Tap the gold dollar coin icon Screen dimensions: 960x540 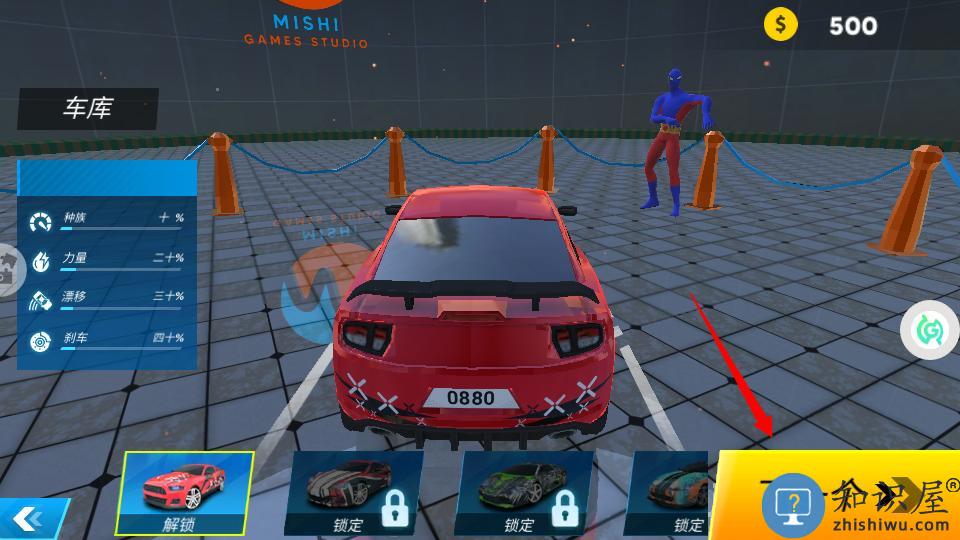781,25
